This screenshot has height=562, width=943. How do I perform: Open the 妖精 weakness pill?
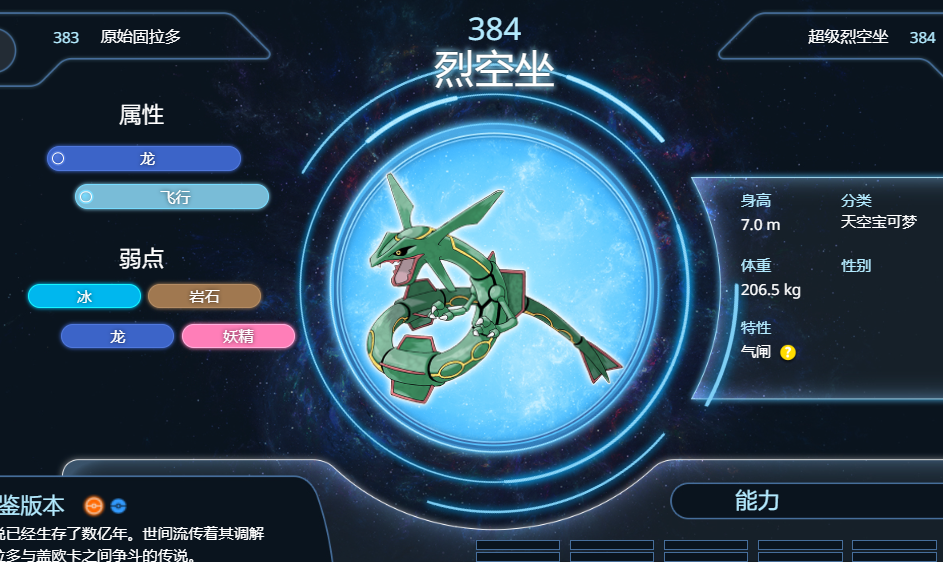pos(238,336)
